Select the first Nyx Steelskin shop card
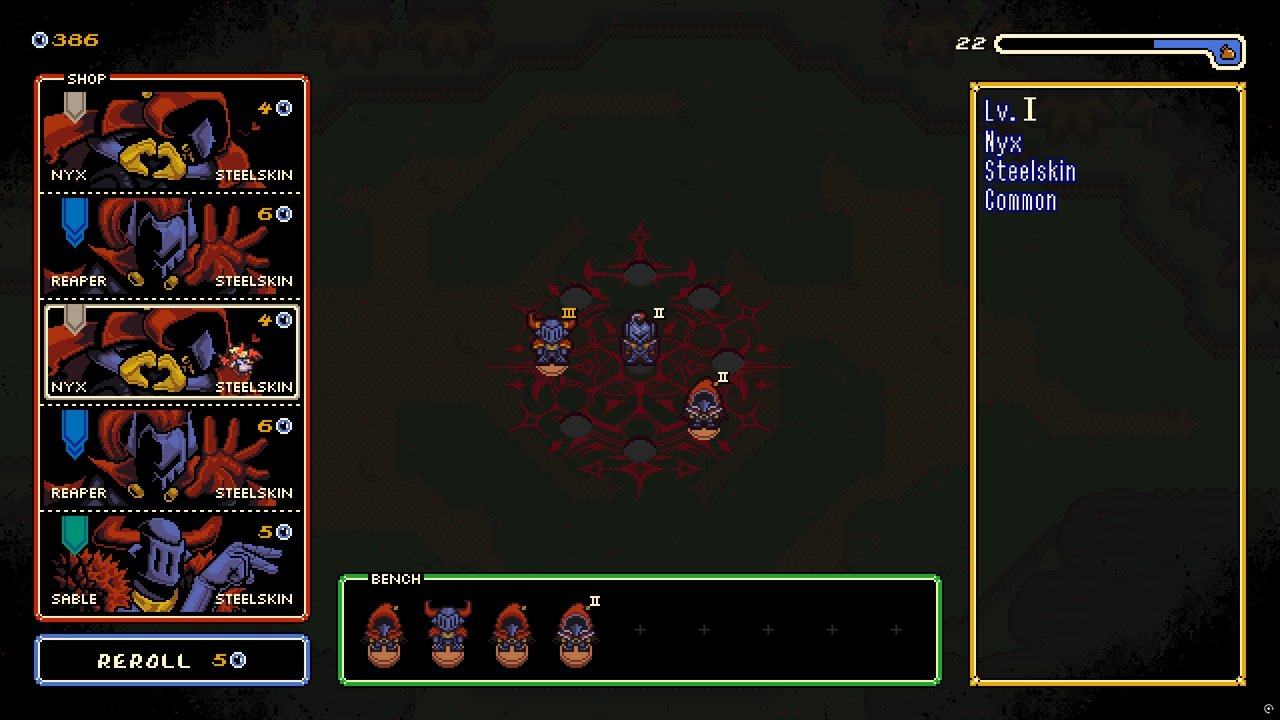The image size is (1280, 720). pyautogui.click(x=170, y=135)
